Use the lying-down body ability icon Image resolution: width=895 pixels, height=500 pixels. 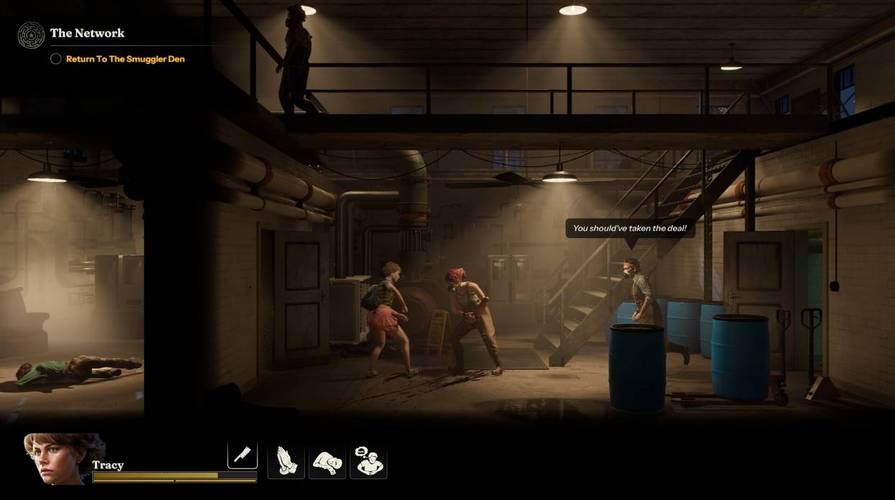click(x=327, y=461)
